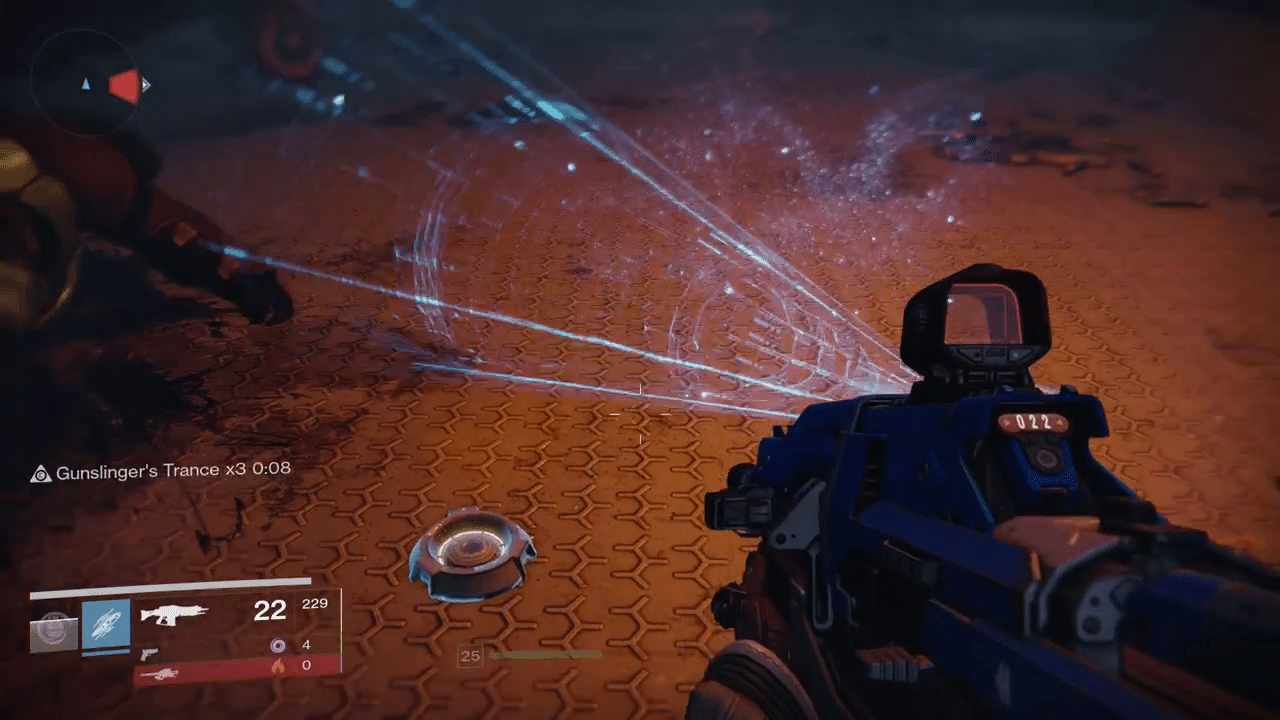
Task: Select the grey grenade ability icon
Action: (x=54, y=630)
